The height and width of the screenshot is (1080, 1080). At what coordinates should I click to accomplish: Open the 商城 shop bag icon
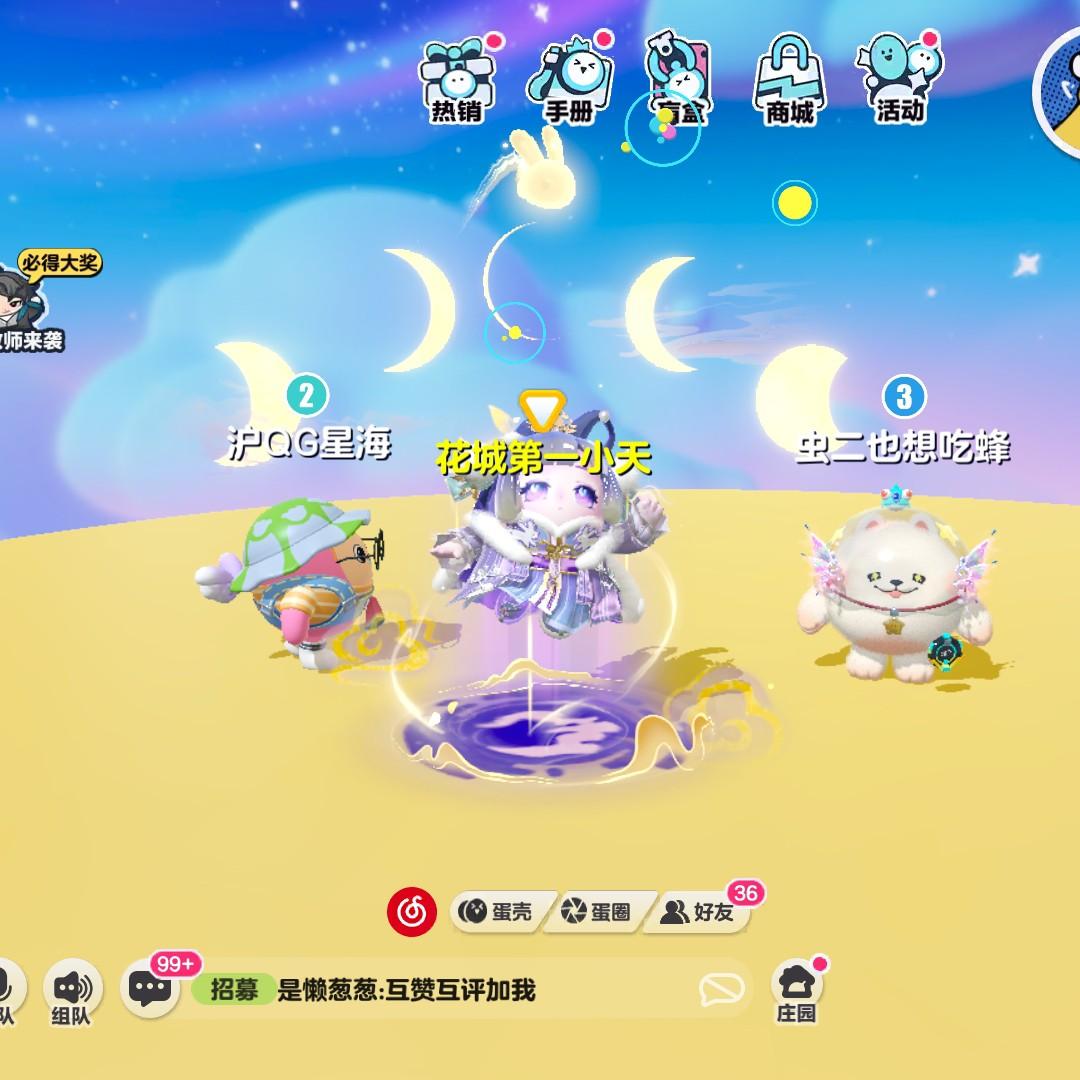(789, 80)
